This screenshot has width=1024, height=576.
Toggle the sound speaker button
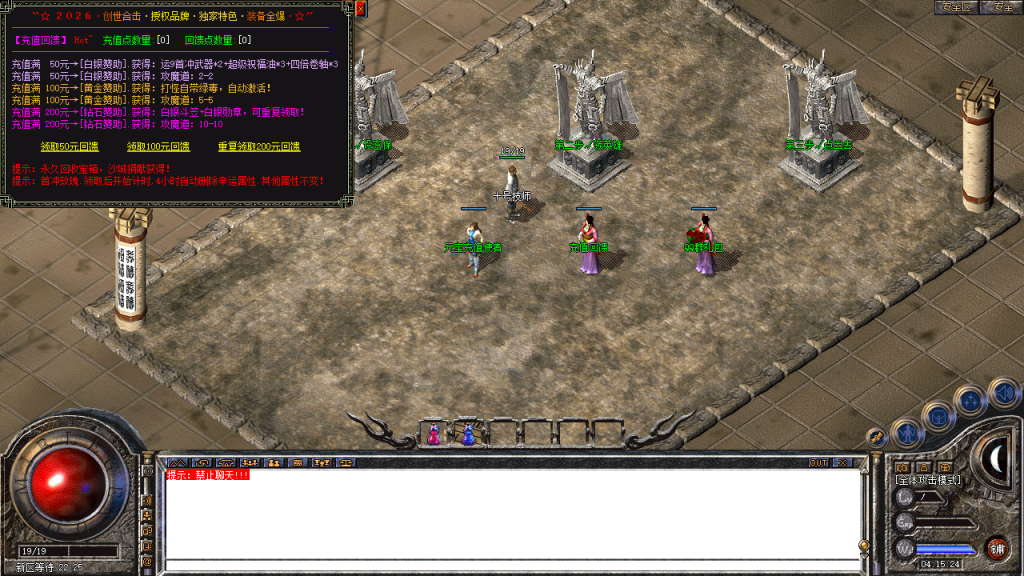pos(1002,392)
